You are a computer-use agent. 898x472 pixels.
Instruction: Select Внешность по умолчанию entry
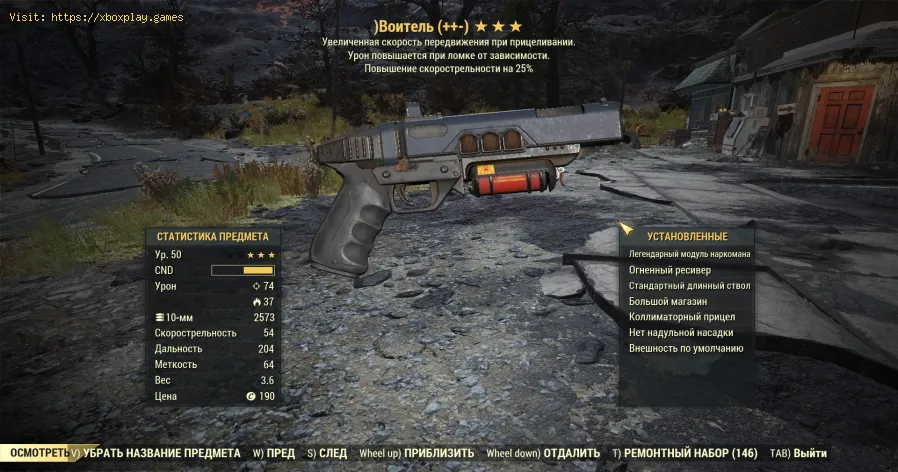pyautogui.click(x=686, y=349)
